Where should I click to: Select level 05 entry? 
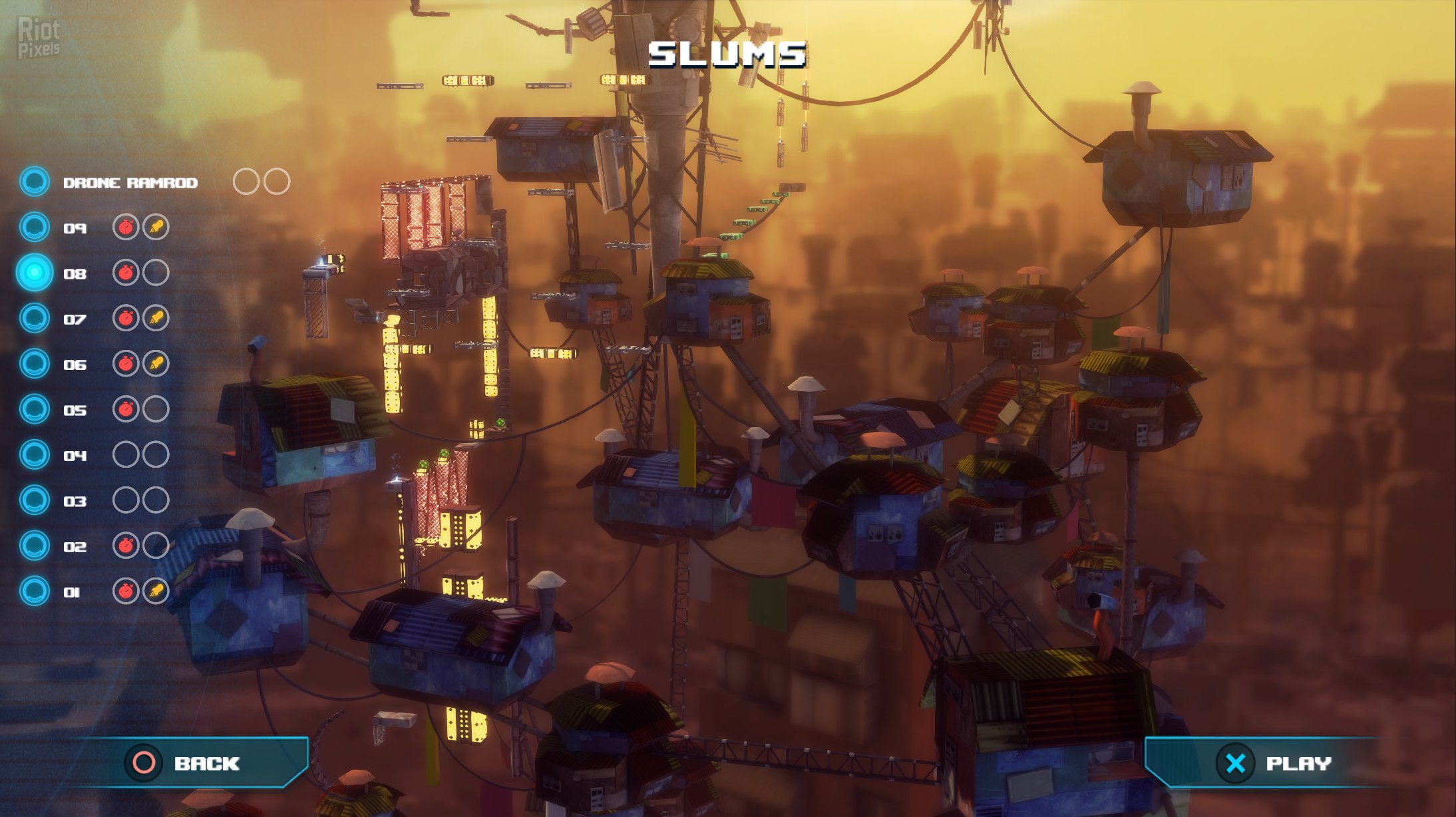click(75, 410)
